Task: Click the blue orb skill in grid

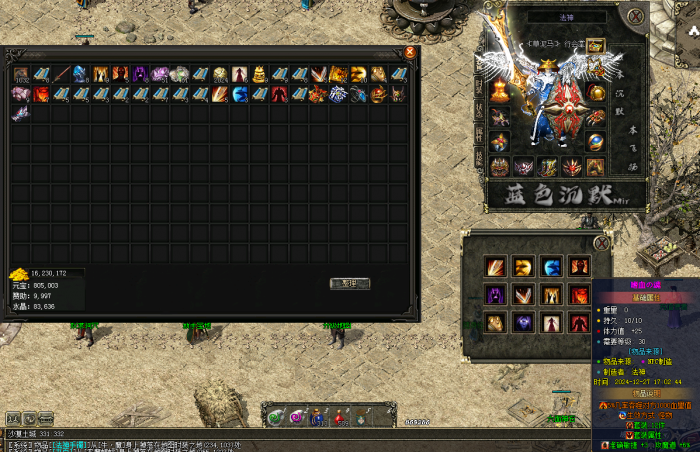Action: [551, 267]
